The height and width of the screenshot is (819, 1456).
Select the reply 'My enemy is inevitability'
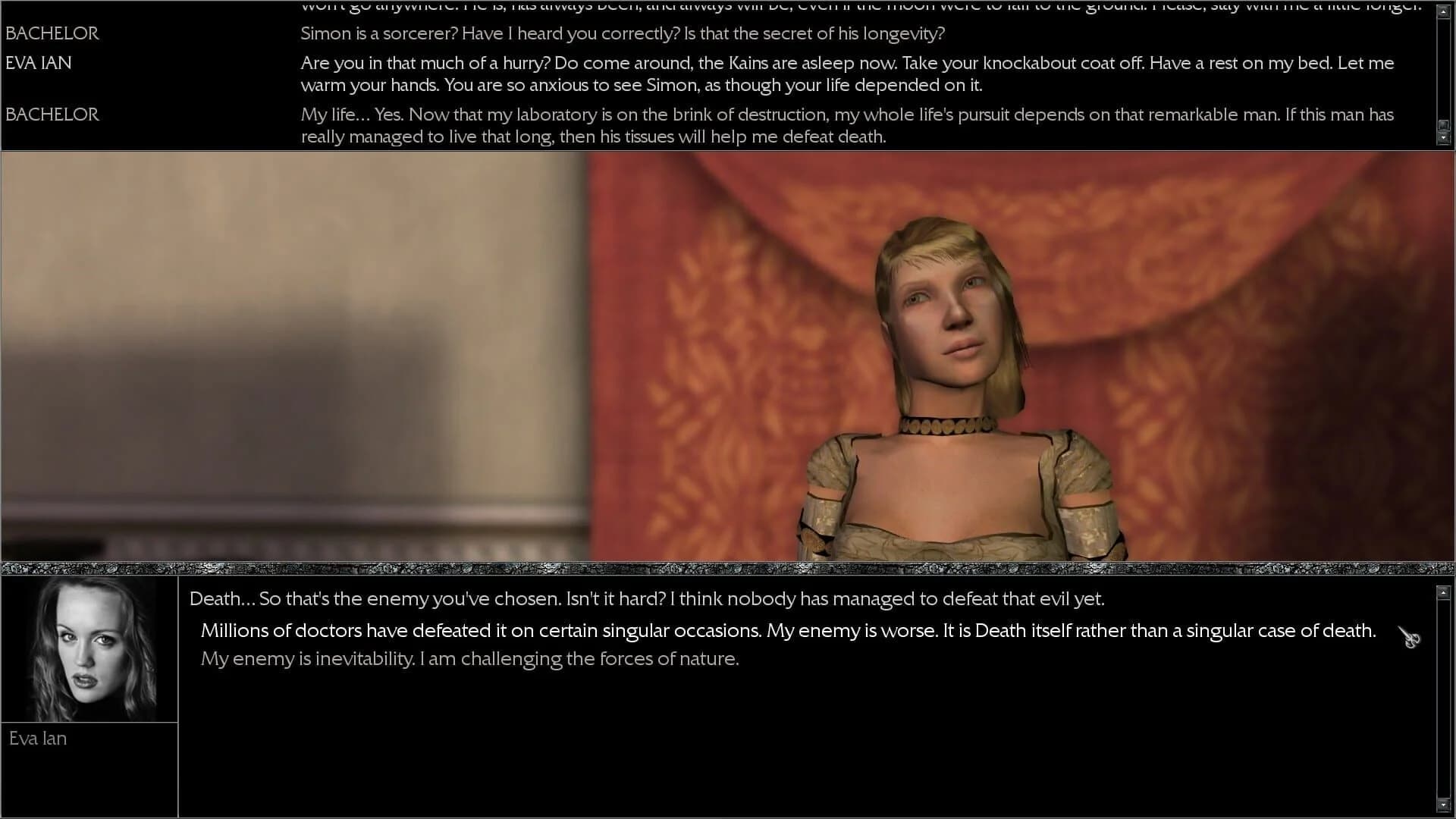pos(469,658)
